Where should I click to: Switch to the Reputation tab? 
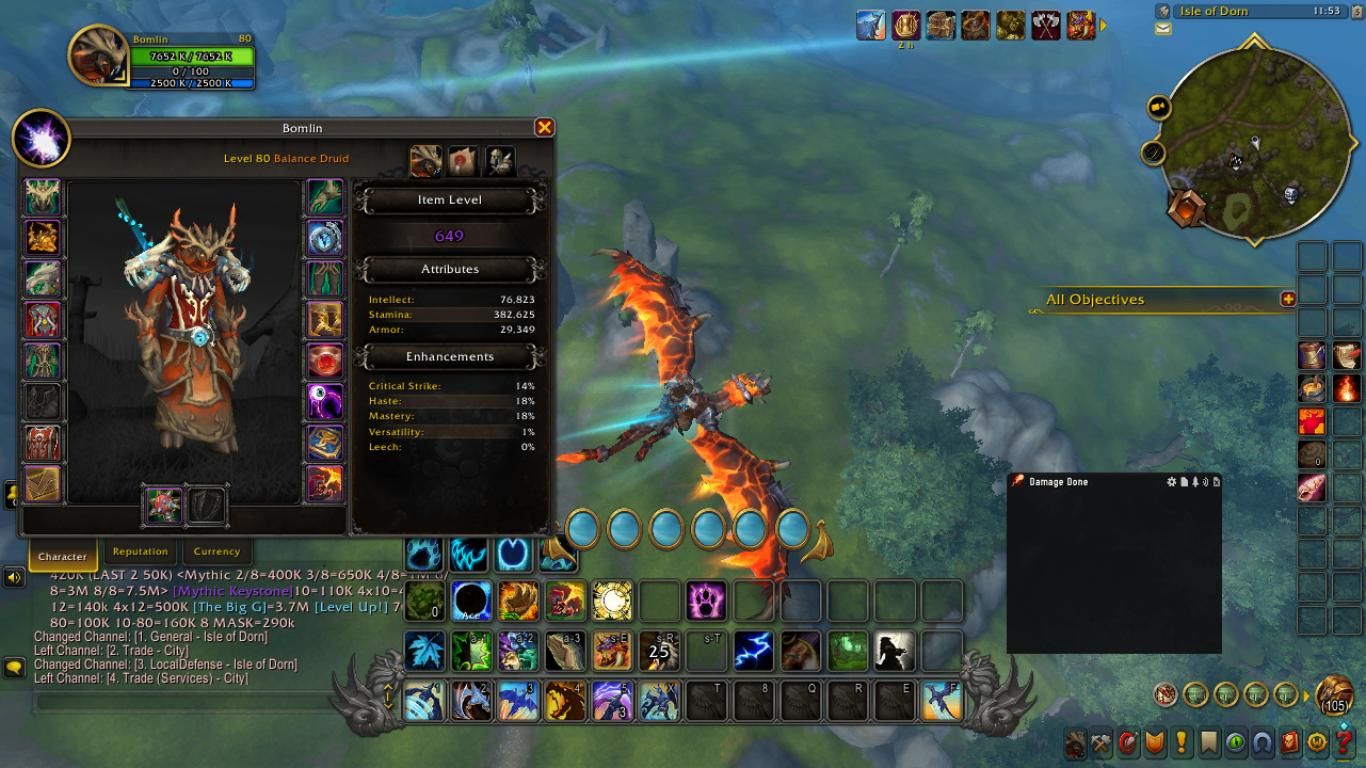pyautogui.click(x=140, y=552)
